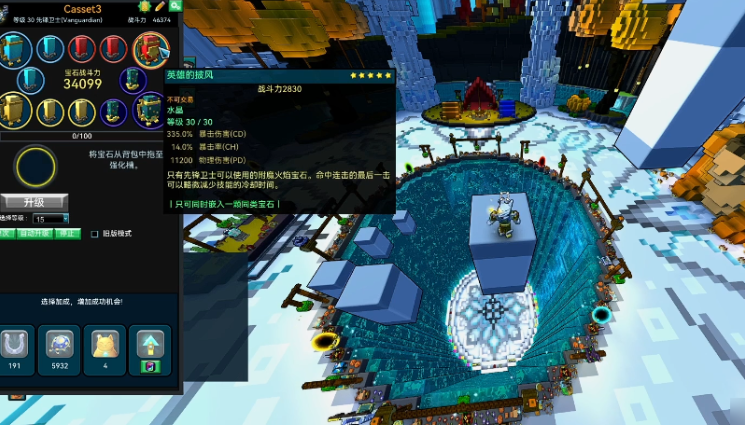Select the large teal cosmic empowered gem slot

(149, 108)
